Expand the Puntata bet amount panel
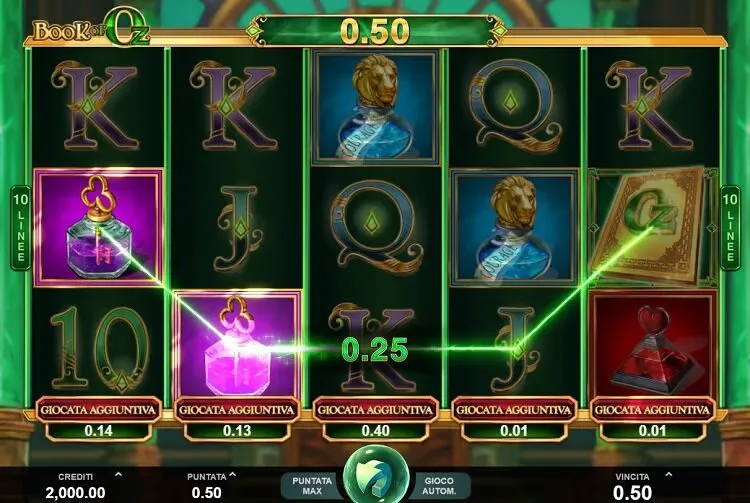Image resolution: width=750 pixels, height=503 pixels. point(233,475)
